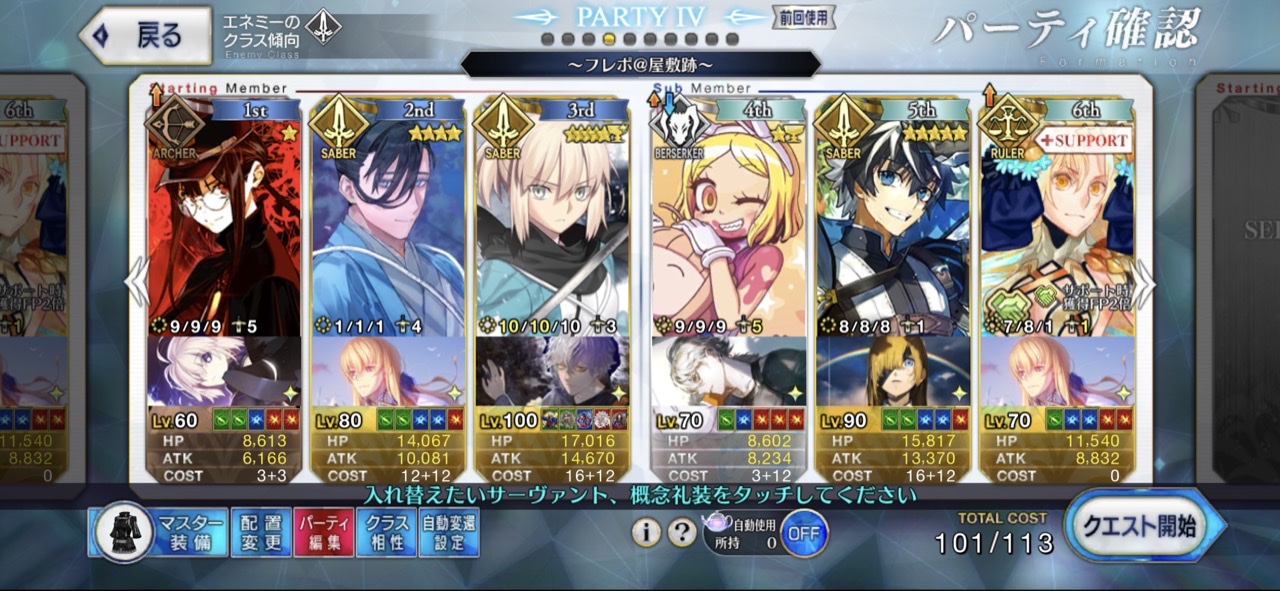Viewport: 1280px width, 591px height.
Task: Select the 6th slot Ruler support card
Action: [1057, 230]
